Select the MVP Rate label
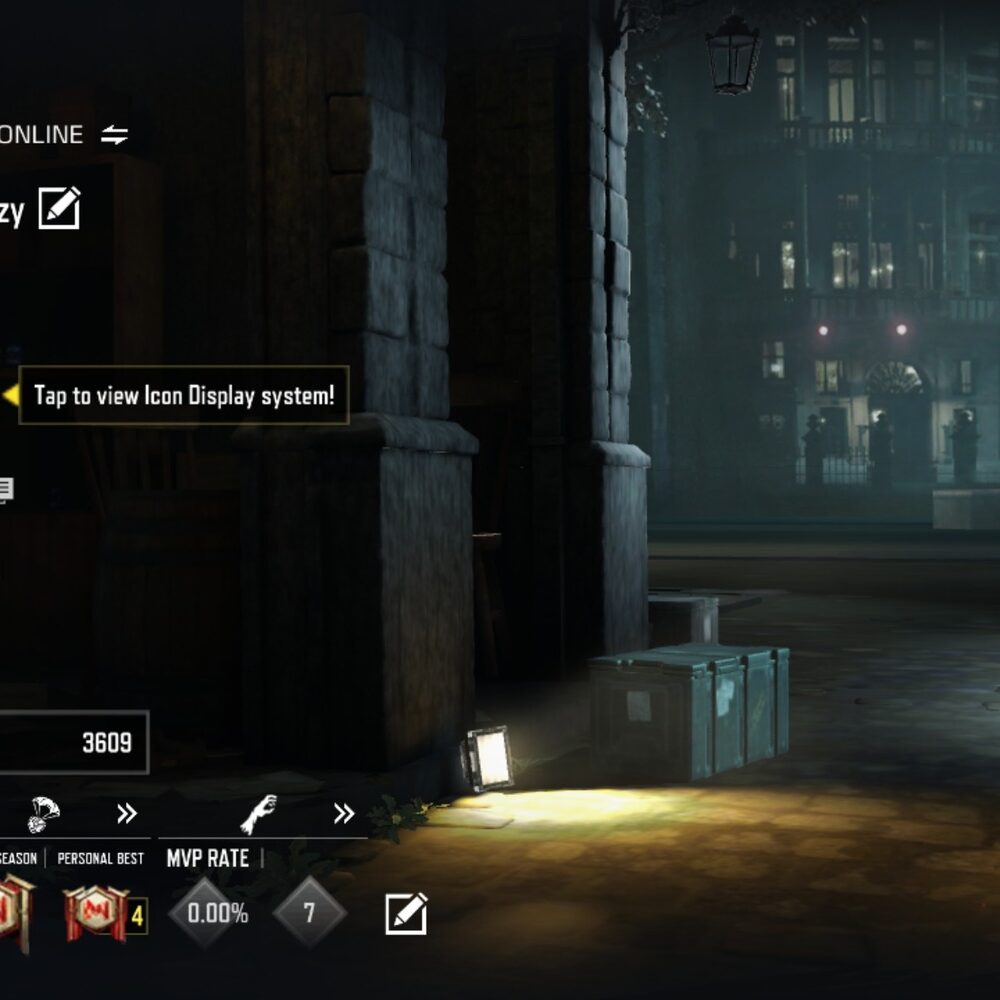The width and height of the screenshot is (1000, 1000). click(207, 858)
